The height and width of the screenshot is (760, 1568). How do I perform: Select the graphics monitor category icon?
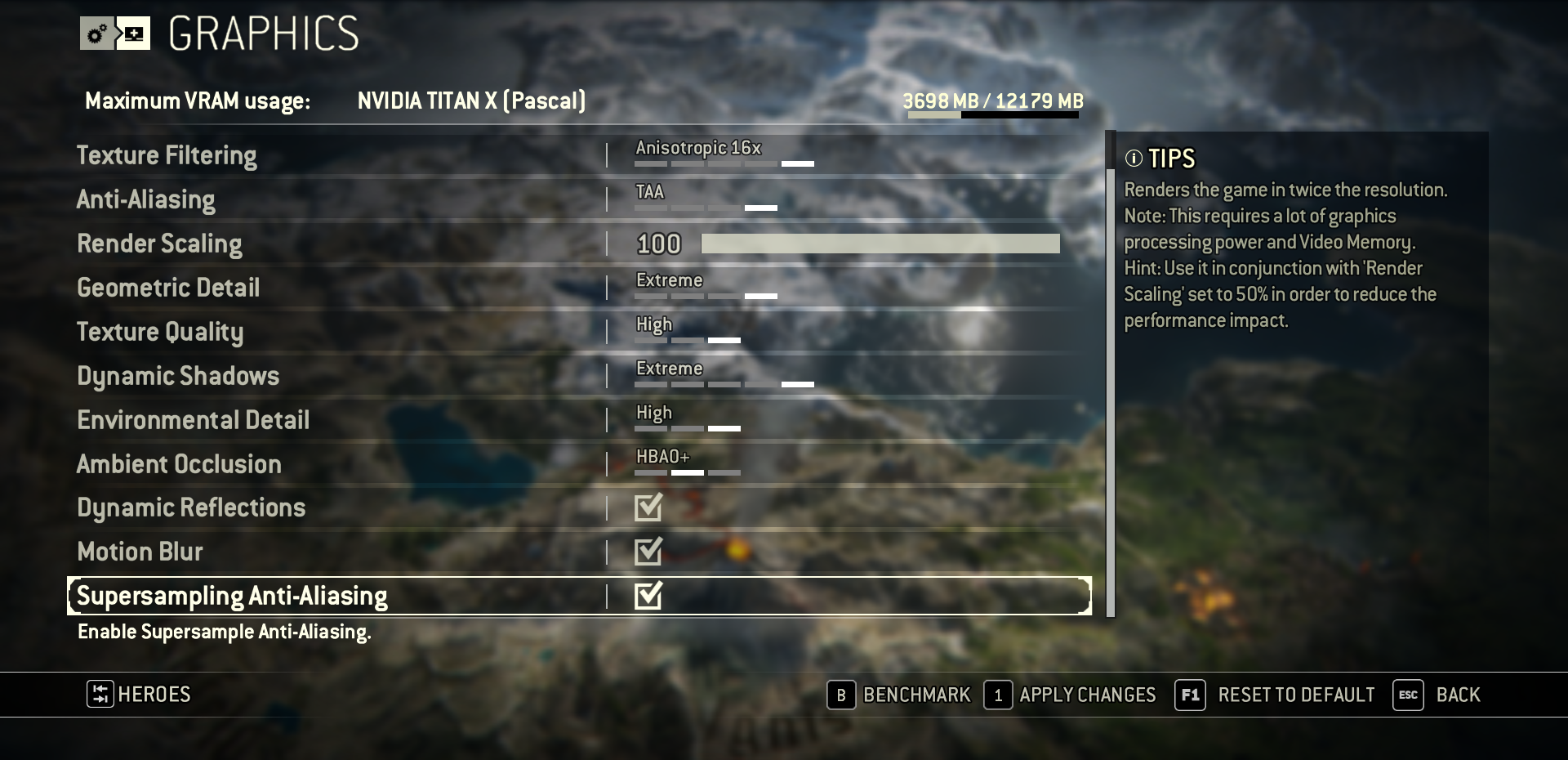pyautogui.click(x=133, y=34)
